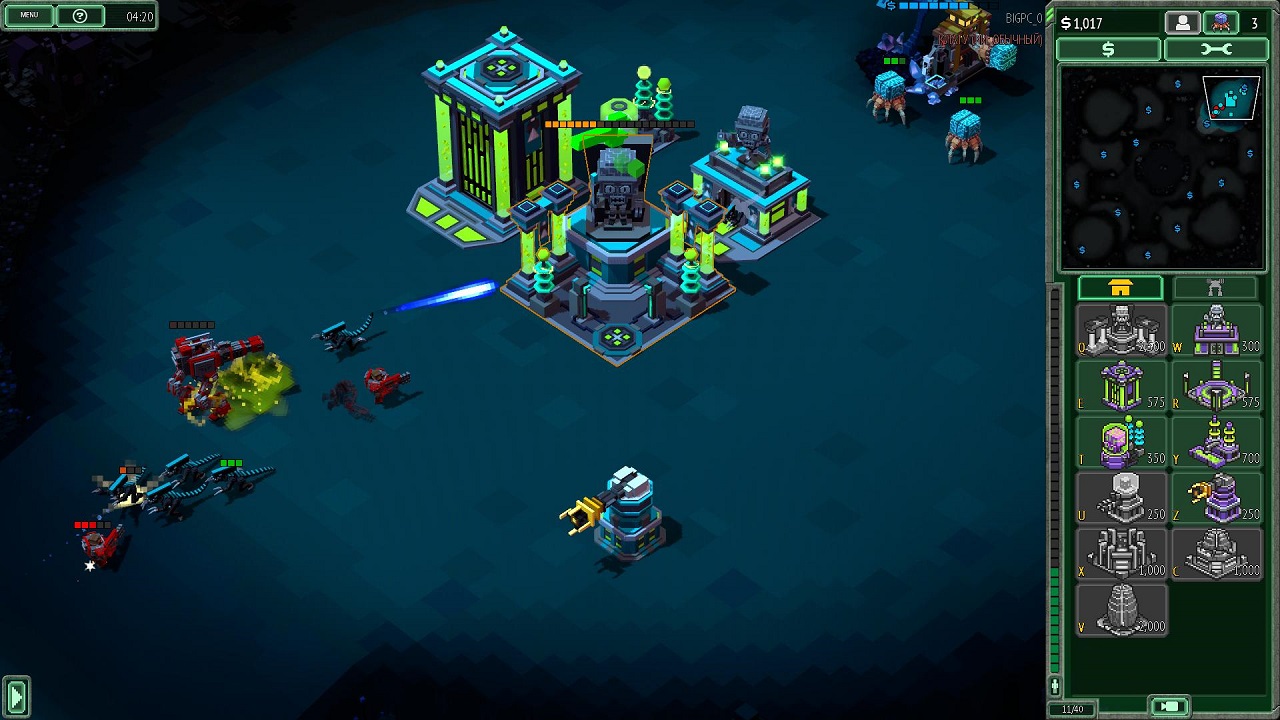Activate the dollar sign sell button
1280x720 pixels.
click(x=1108, y=50)
